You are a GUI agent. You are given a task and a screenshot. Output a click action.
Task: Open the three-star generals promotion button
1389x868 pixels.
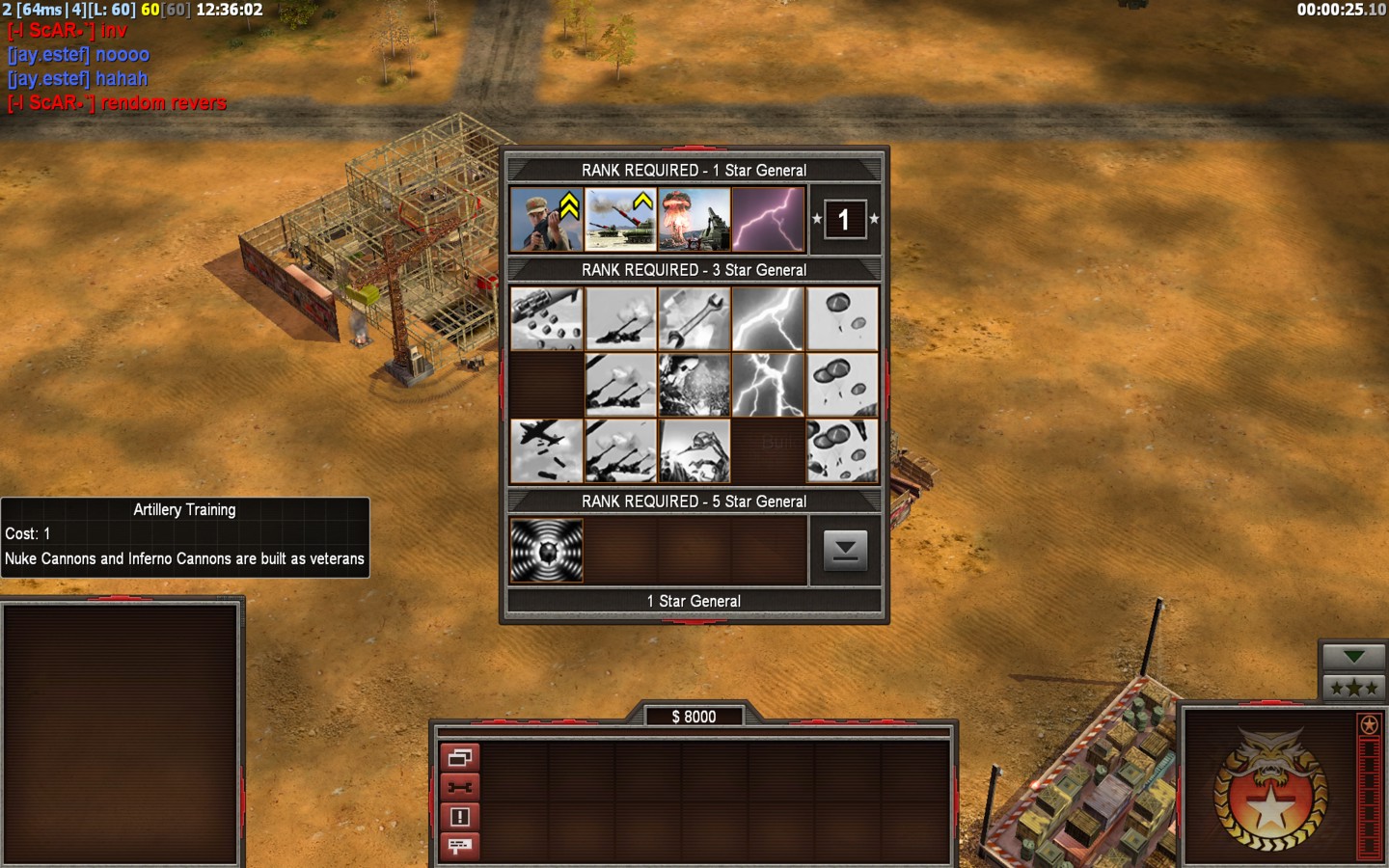coord(1353,688)
